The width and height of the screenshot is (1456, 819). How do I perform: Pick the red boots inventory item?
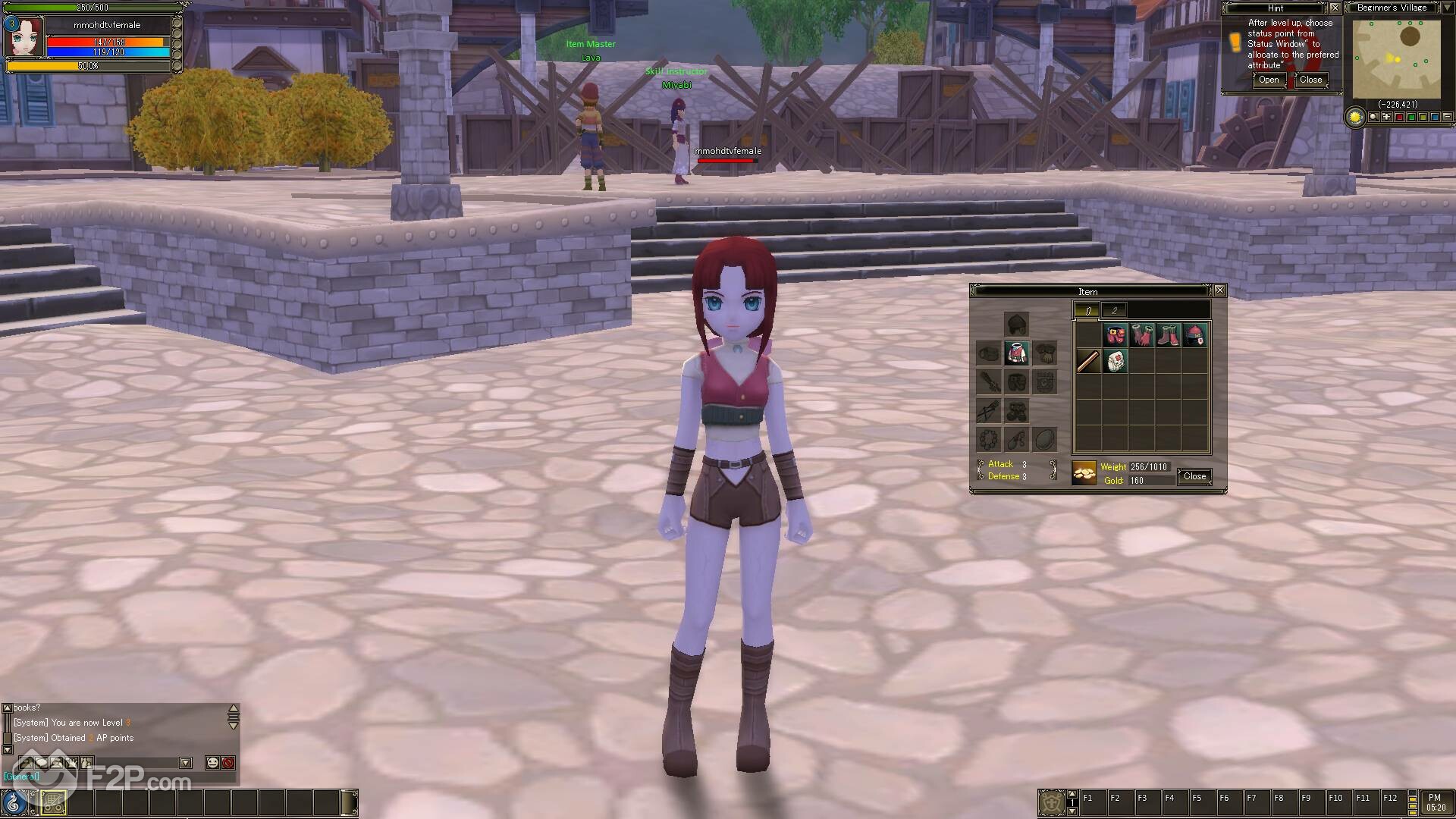tap(1168, 335)
